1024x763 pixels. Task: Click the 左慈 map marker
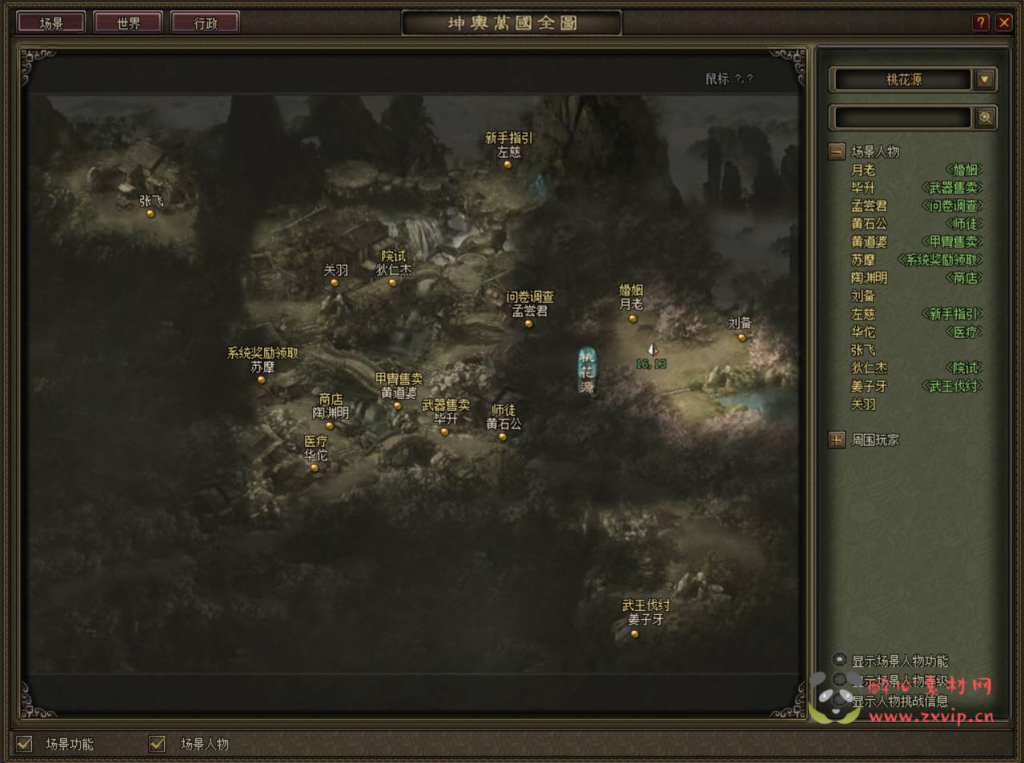coord(508,164)
